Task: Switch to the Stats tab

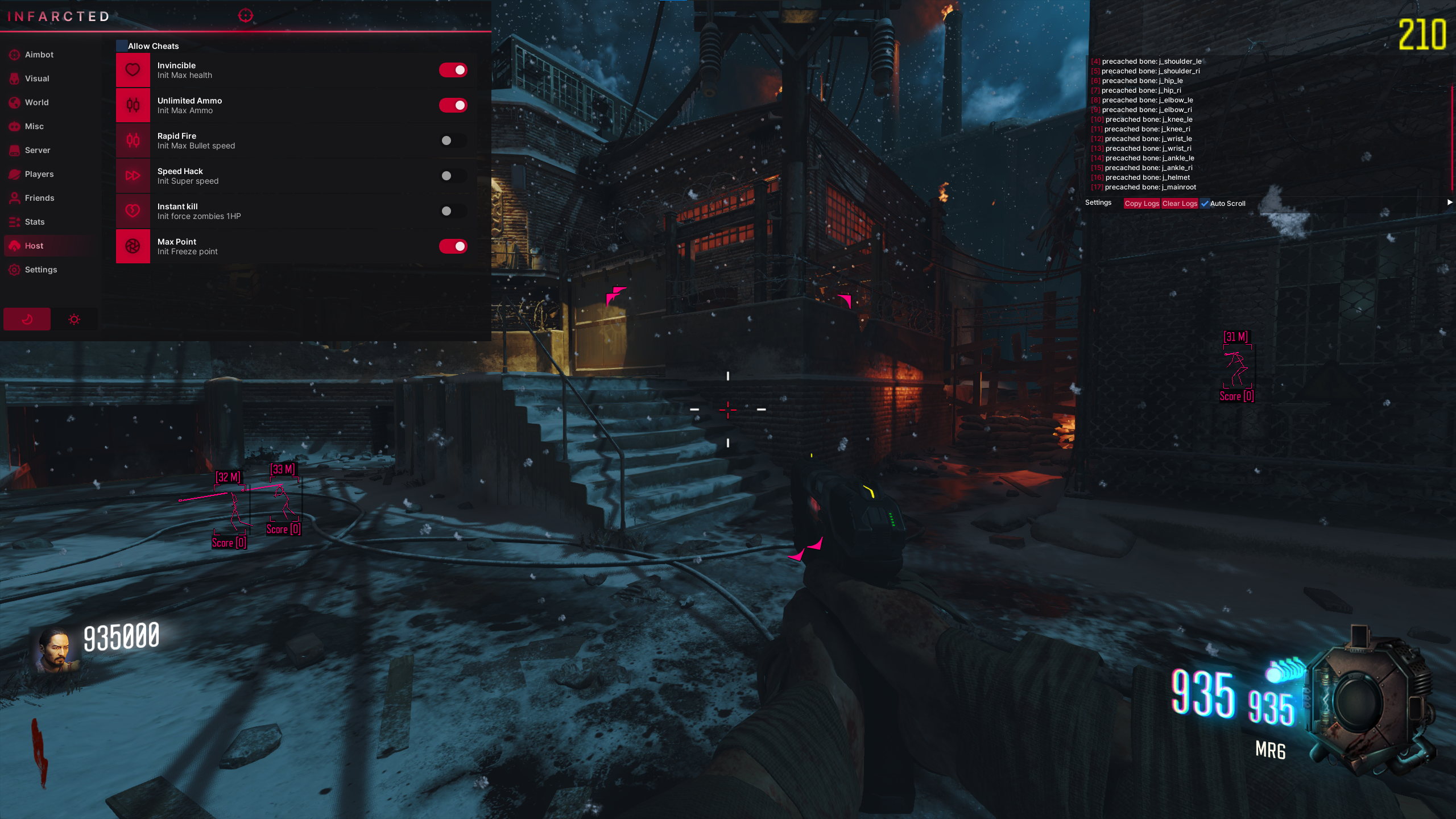Action: [x=35, y=222]
